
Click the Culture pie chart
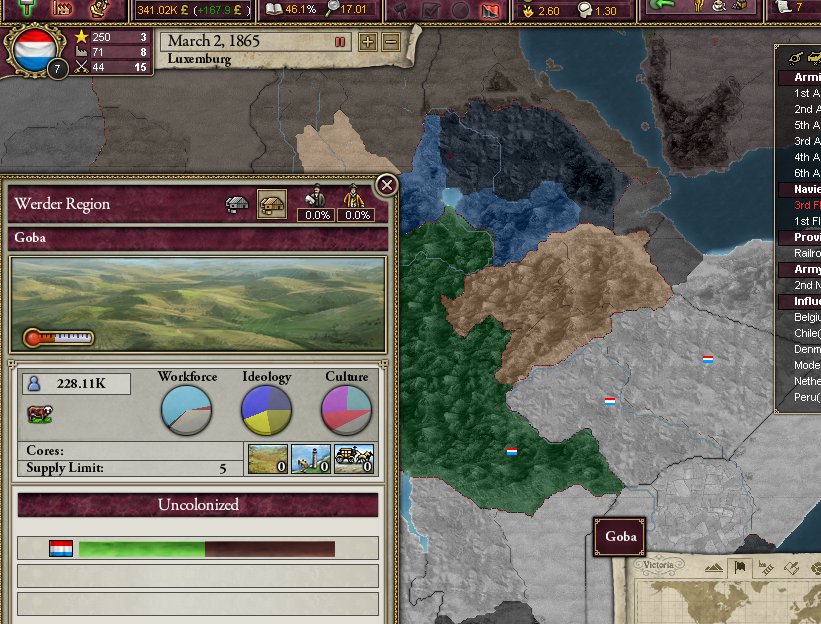coord(346,410)
